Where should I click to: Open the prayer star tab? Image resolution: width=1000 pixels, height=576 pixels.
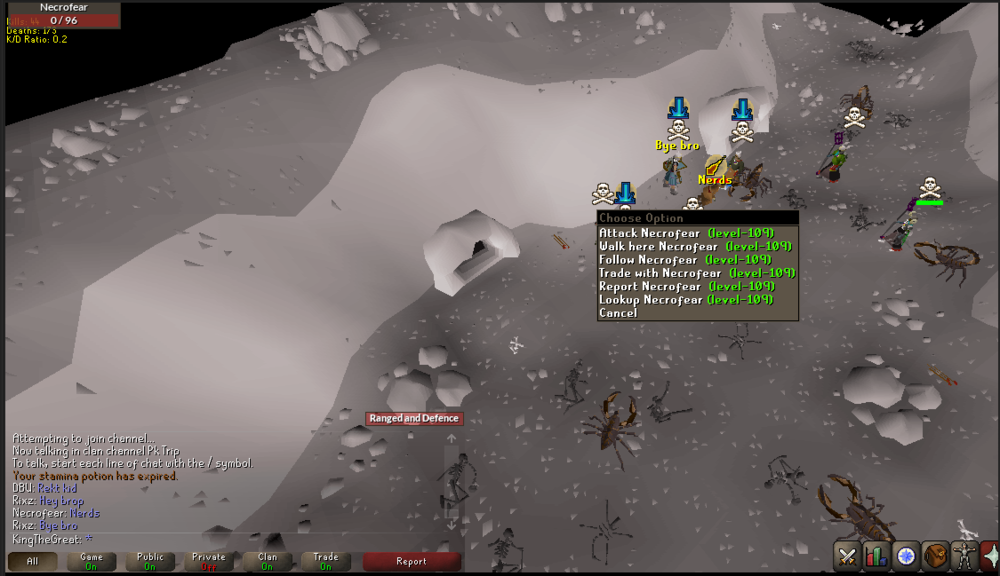(x=990, y=555)
